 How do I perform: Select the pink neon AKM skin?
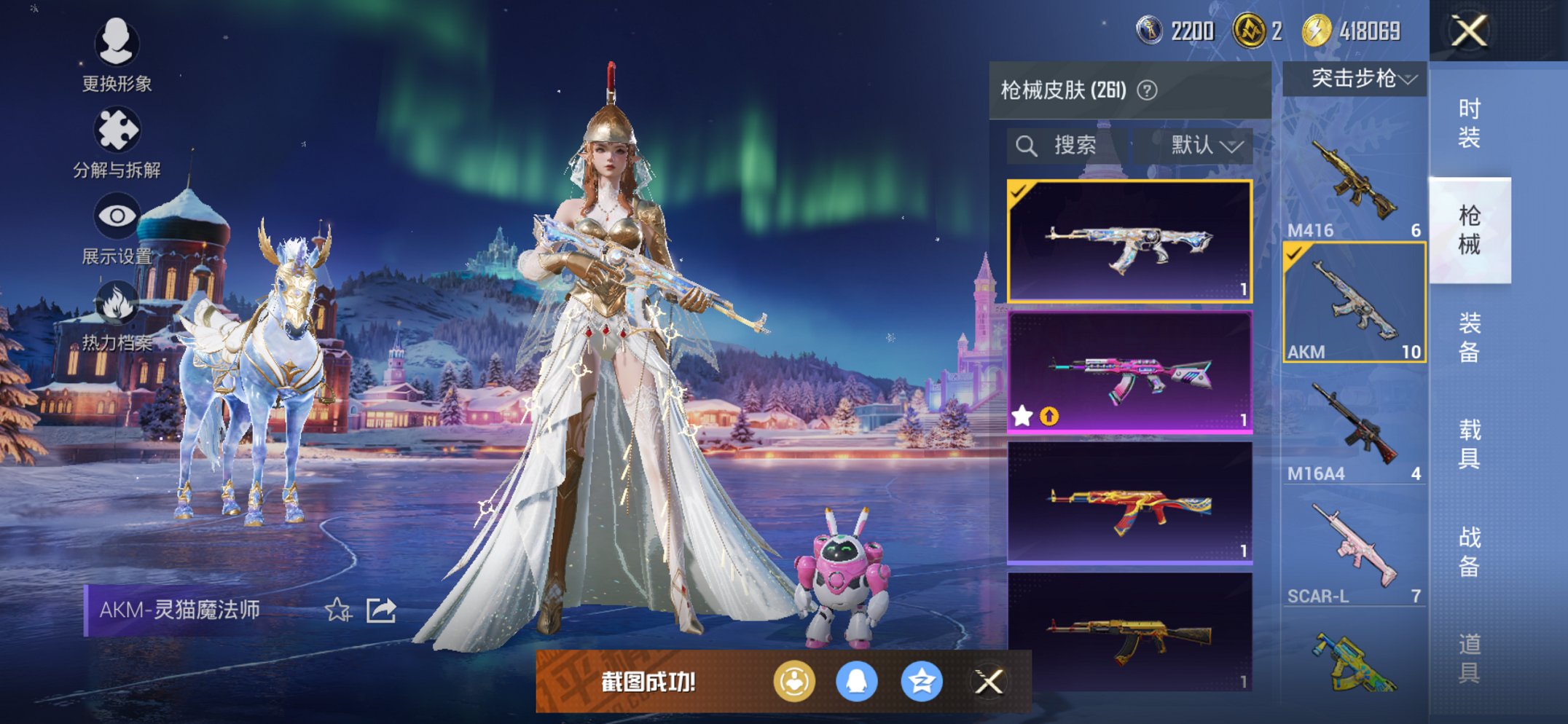pos(1129,372)
